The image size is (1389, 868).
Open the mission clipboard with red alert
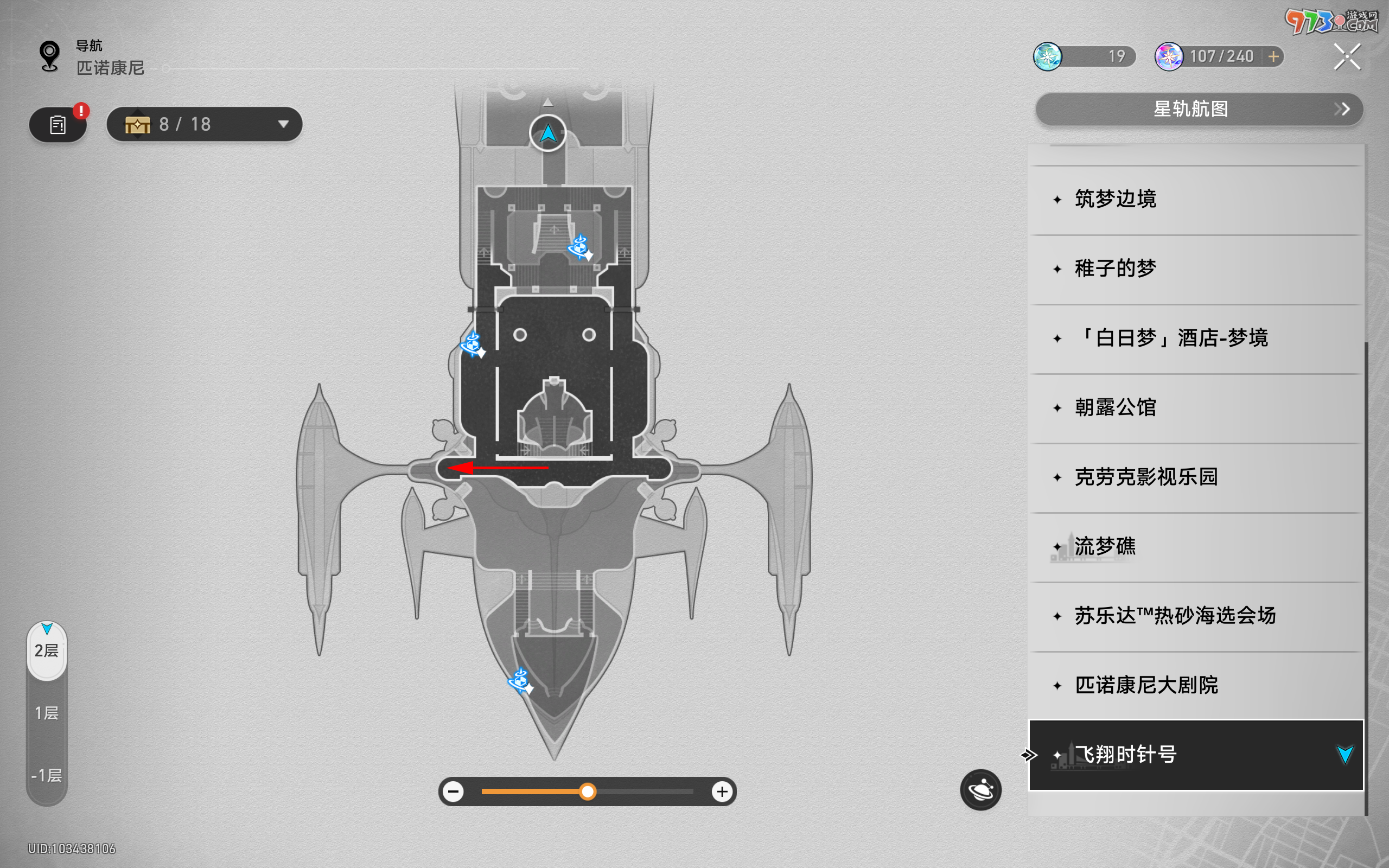58,125
